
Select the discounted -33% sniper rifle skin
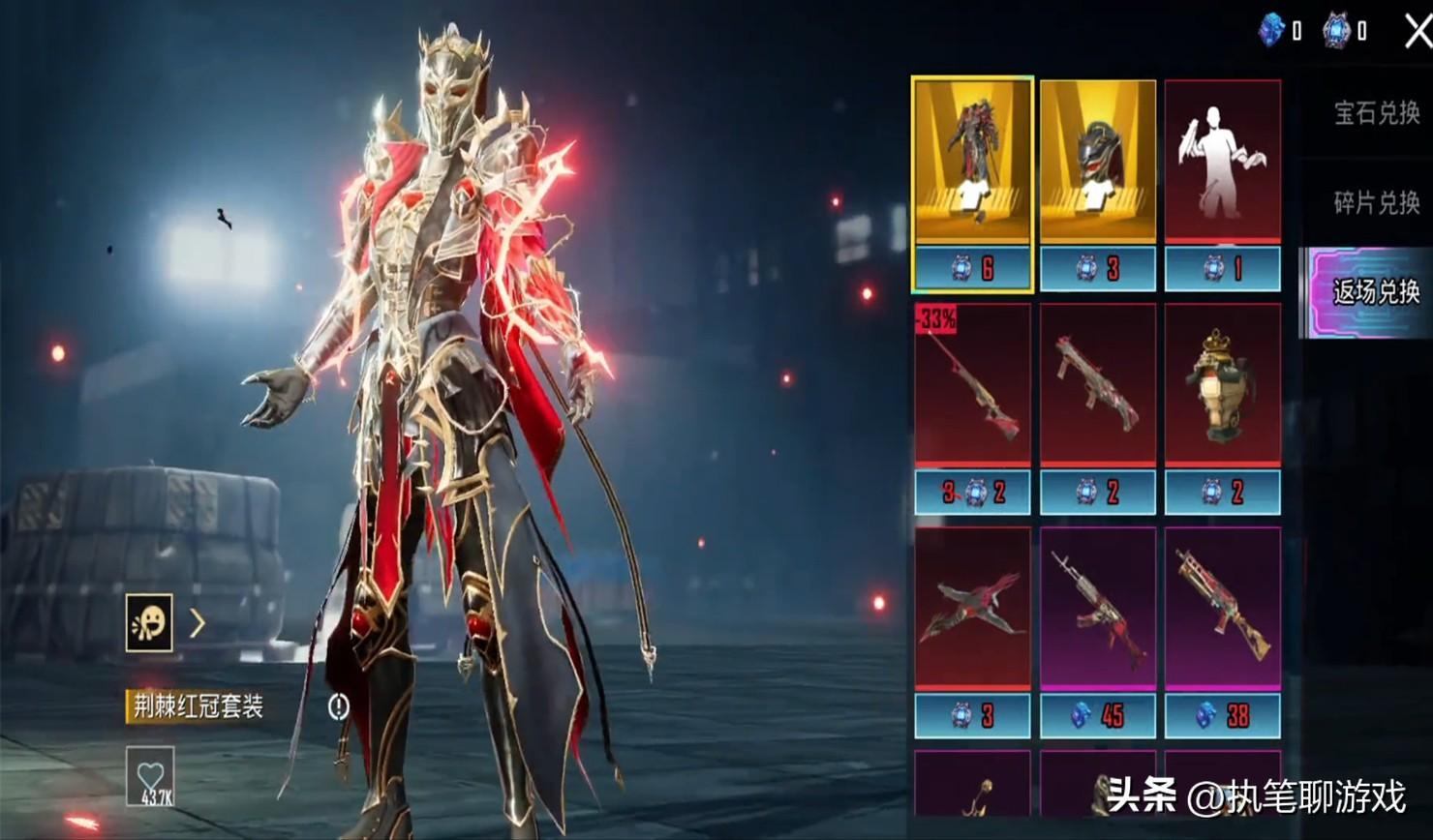[972, 387]
